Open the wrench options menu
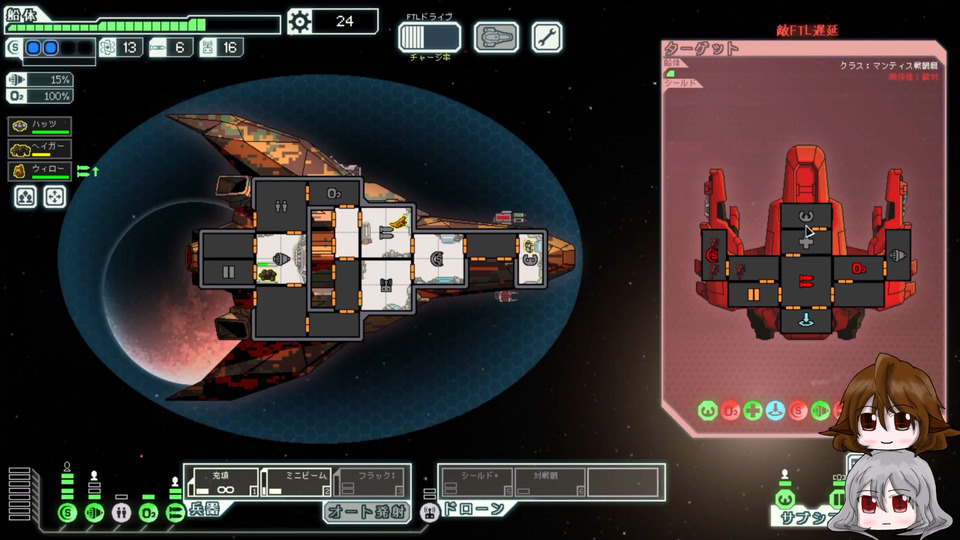The image size is (960, 540). coord(547,37)
